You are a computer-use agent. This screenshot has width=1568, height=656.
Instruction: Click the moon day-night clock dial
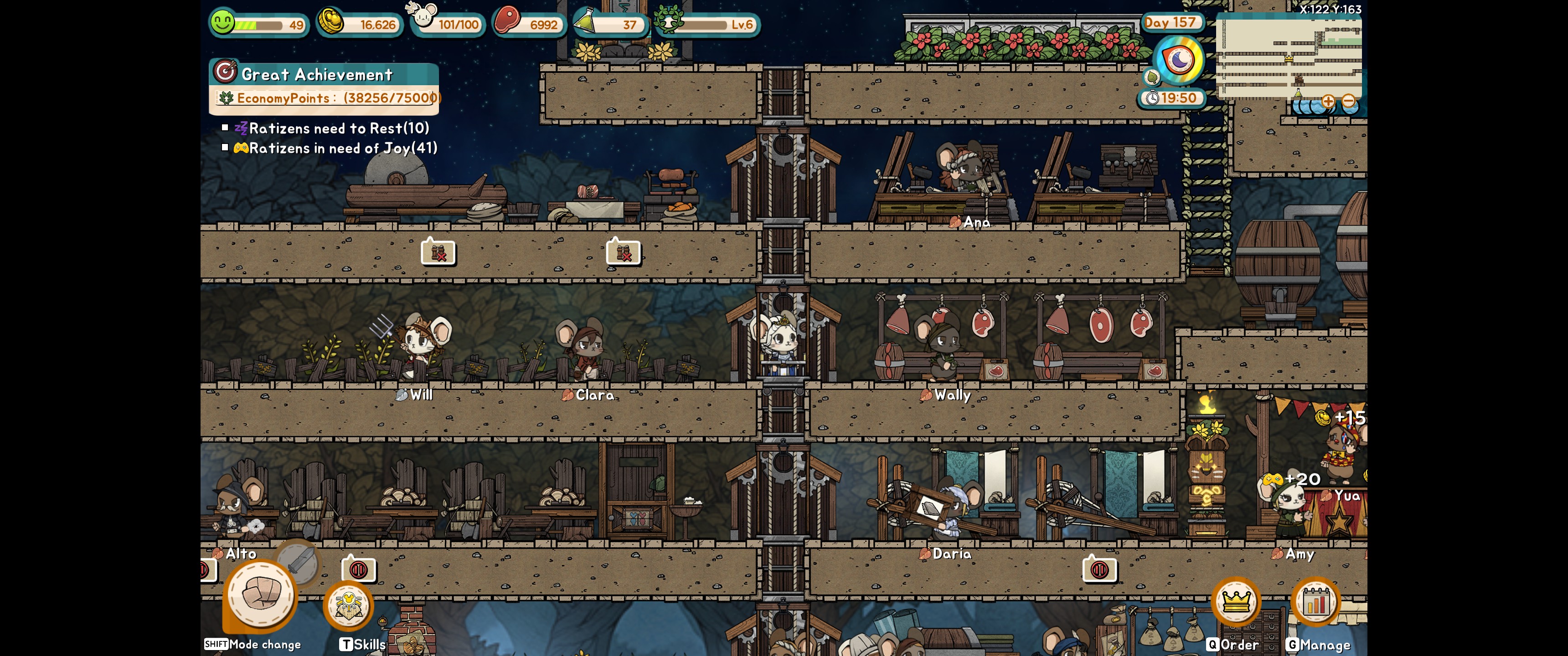1179,60
